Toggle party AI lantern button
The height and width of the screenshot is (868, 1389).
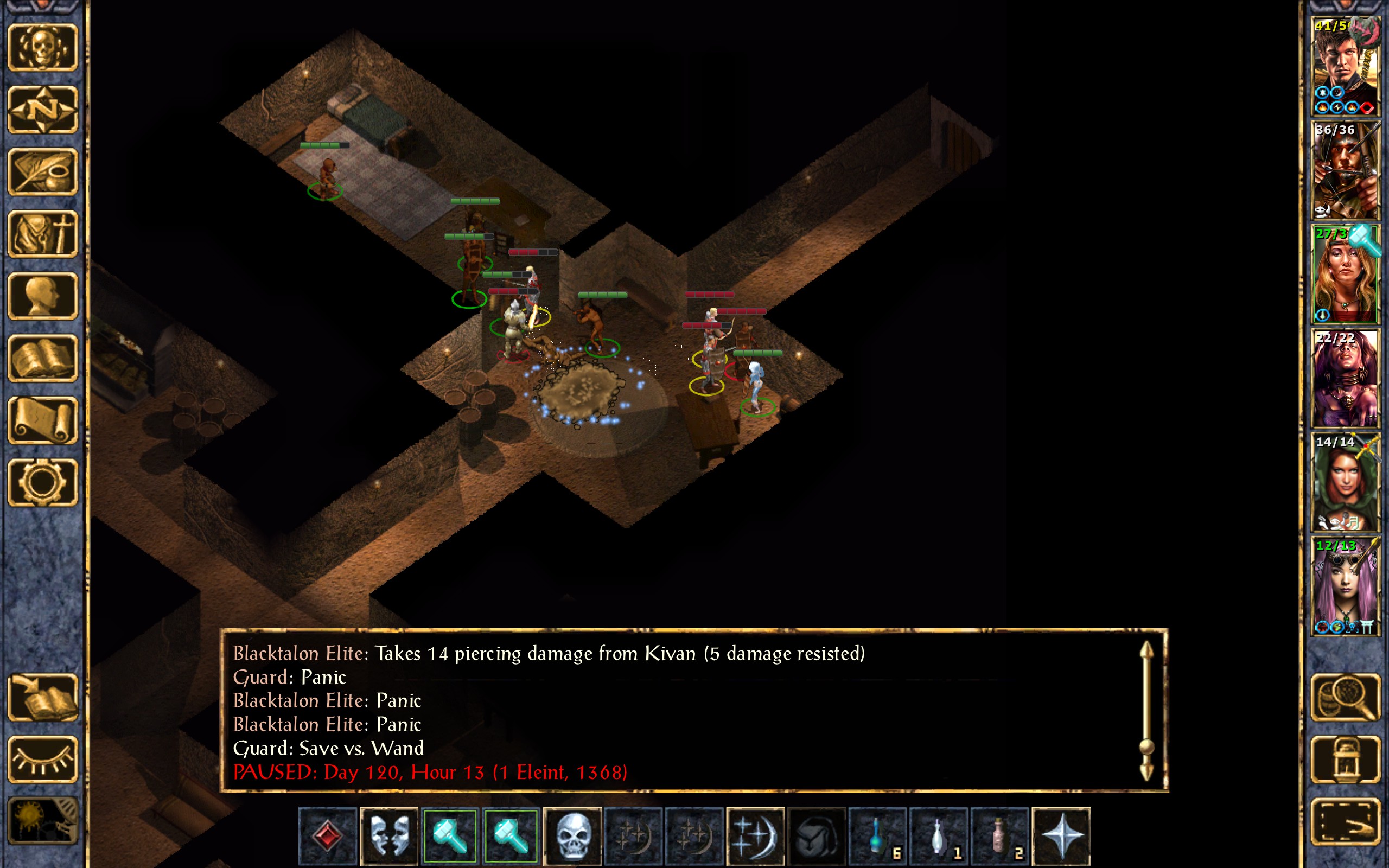pyautogui.click(x=1345, y=759)
